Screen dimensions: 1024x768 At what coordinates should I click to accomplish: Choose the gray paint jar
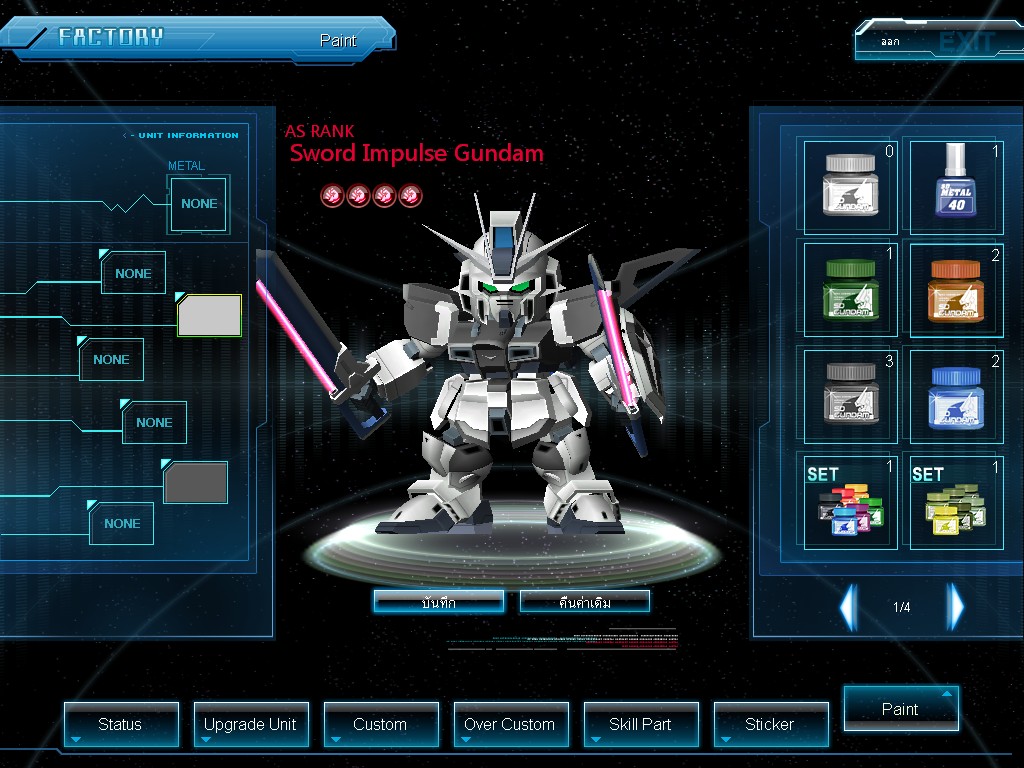pos(850,394)
